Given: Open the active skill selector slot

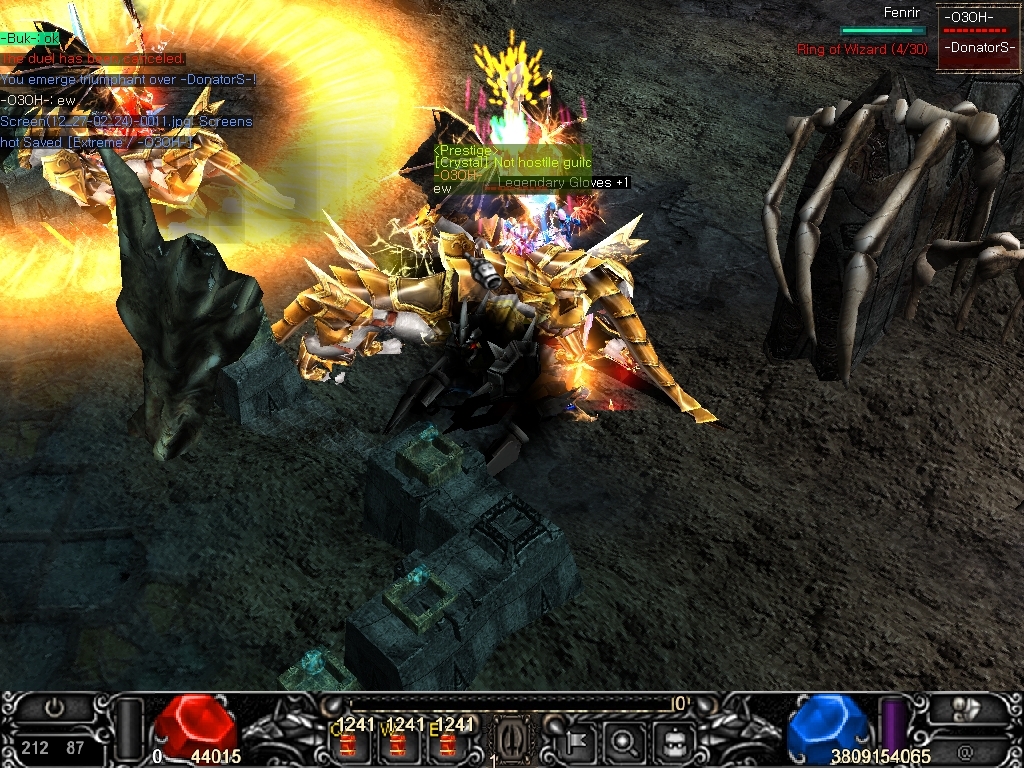Looking at the screenshot, I should [x=512, y=742].
